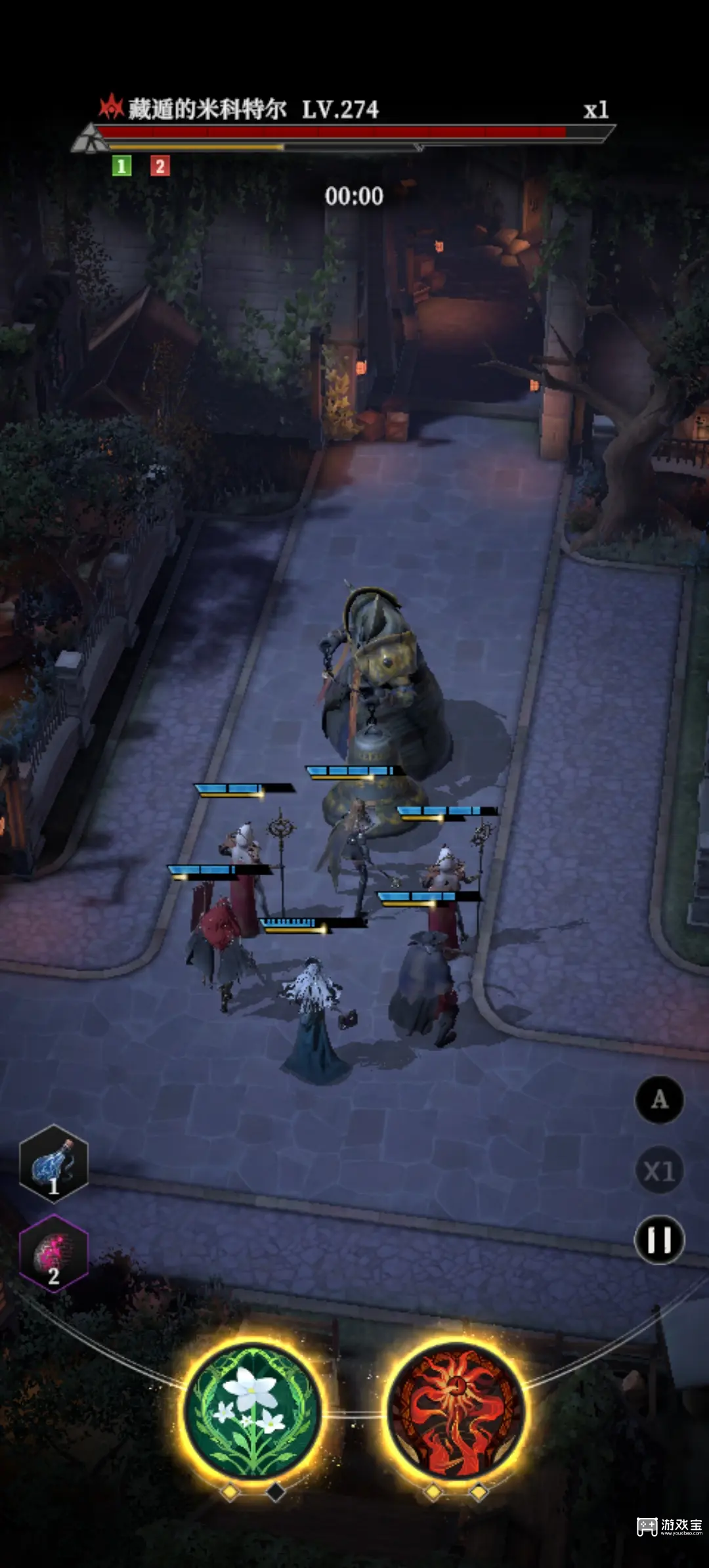
Task: Use the blue potion flask item
Action: [53, 1164]
